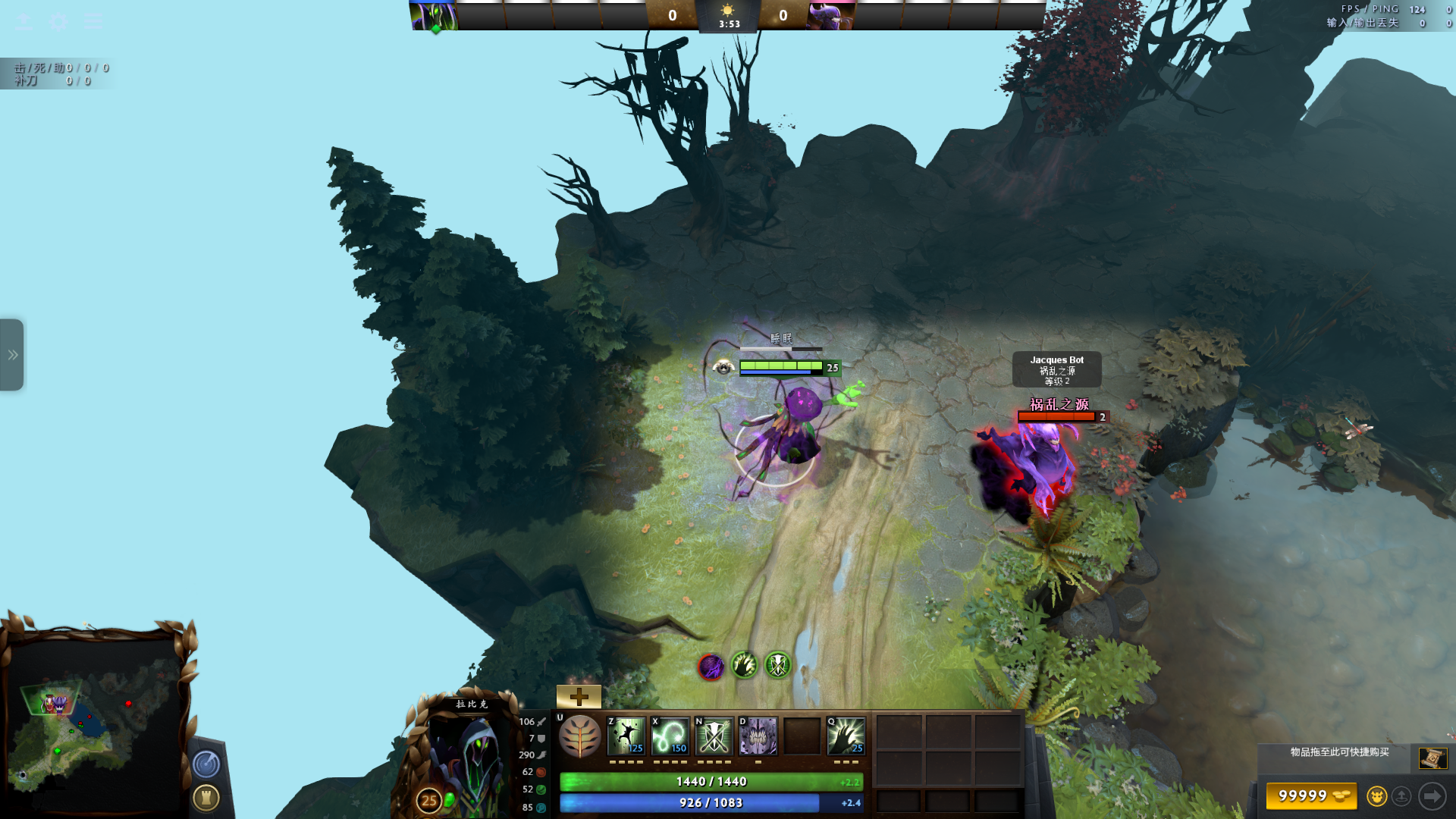The width and height of the screenshot is (1456, 819).
Task: Open the top-left settings gear
Action: [x=58, y=21]
